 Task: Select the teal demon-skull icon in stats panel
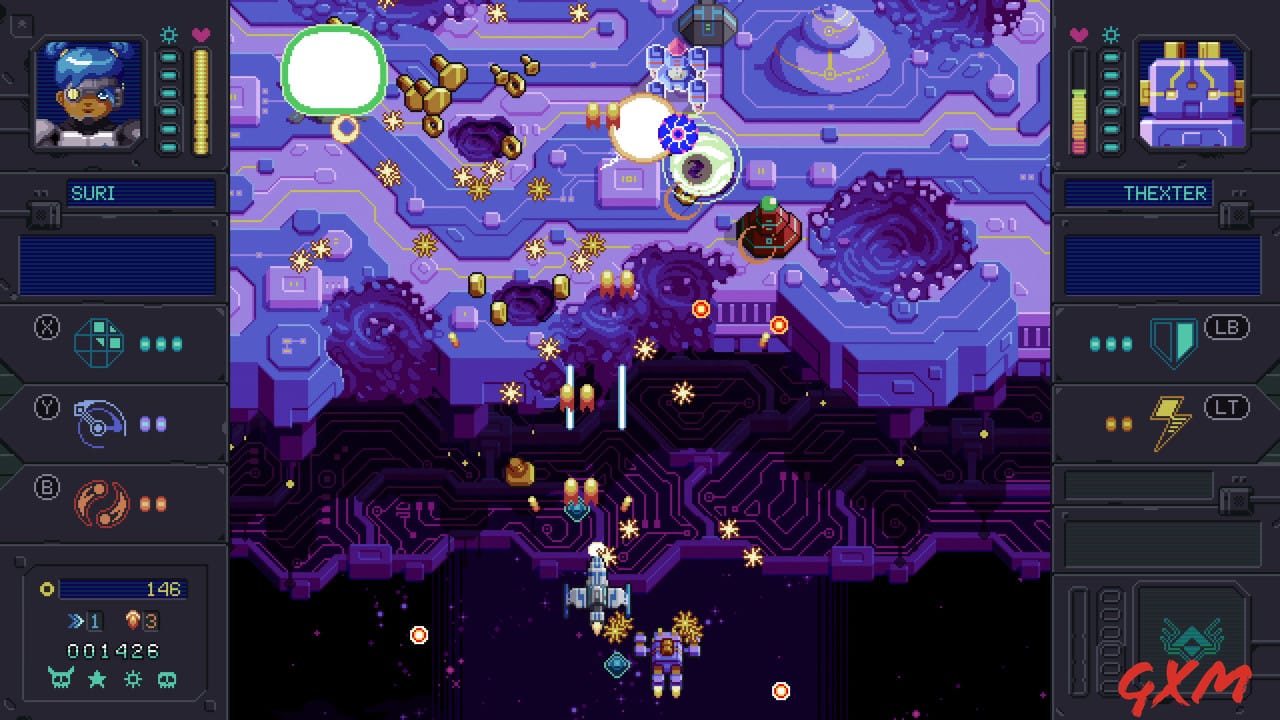pyautogui.click(x=60, y=679)
